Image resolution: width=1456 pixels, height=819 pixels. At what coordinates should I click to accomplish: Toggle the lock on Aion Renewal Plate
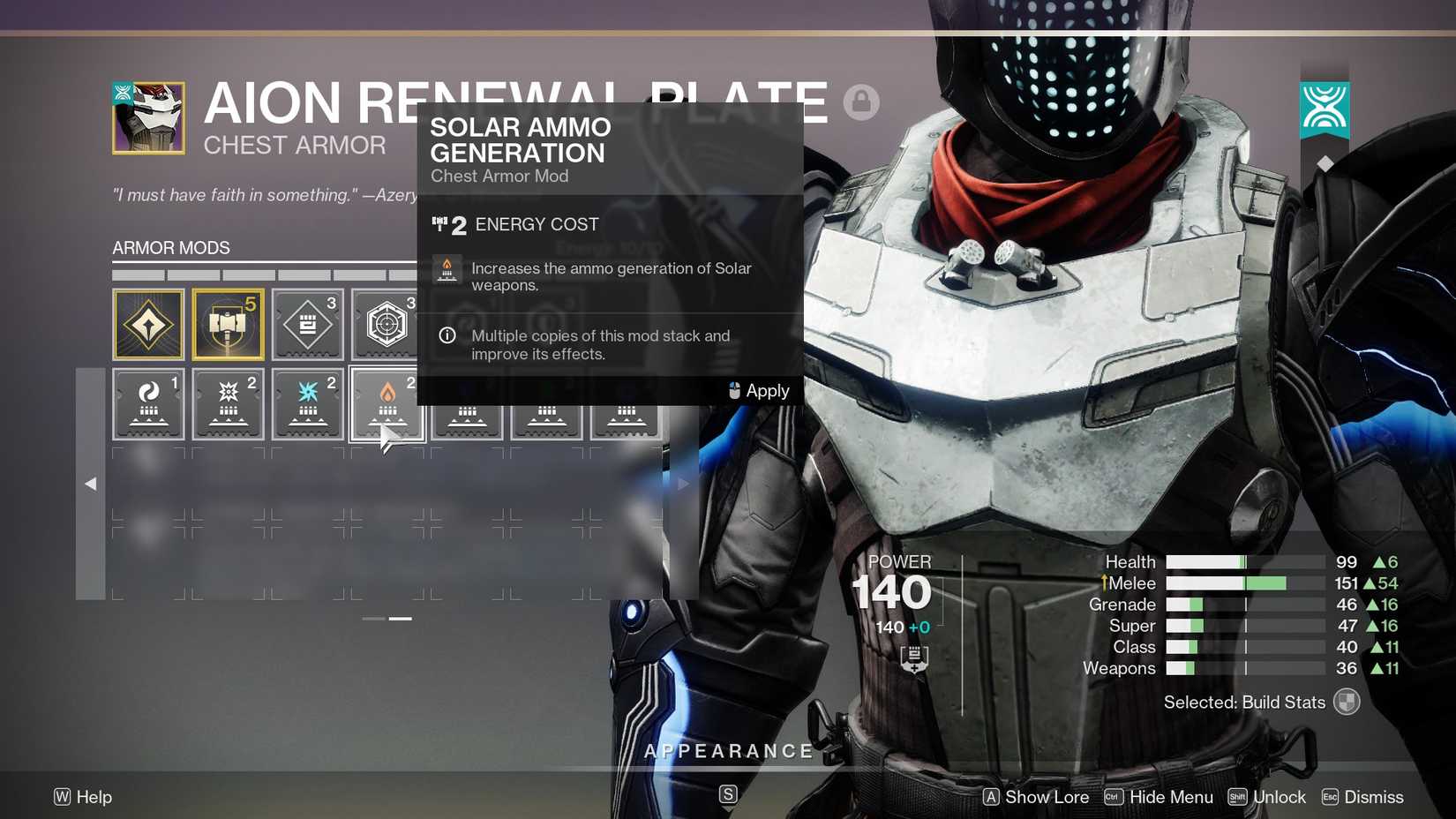[x=862, y=102]
